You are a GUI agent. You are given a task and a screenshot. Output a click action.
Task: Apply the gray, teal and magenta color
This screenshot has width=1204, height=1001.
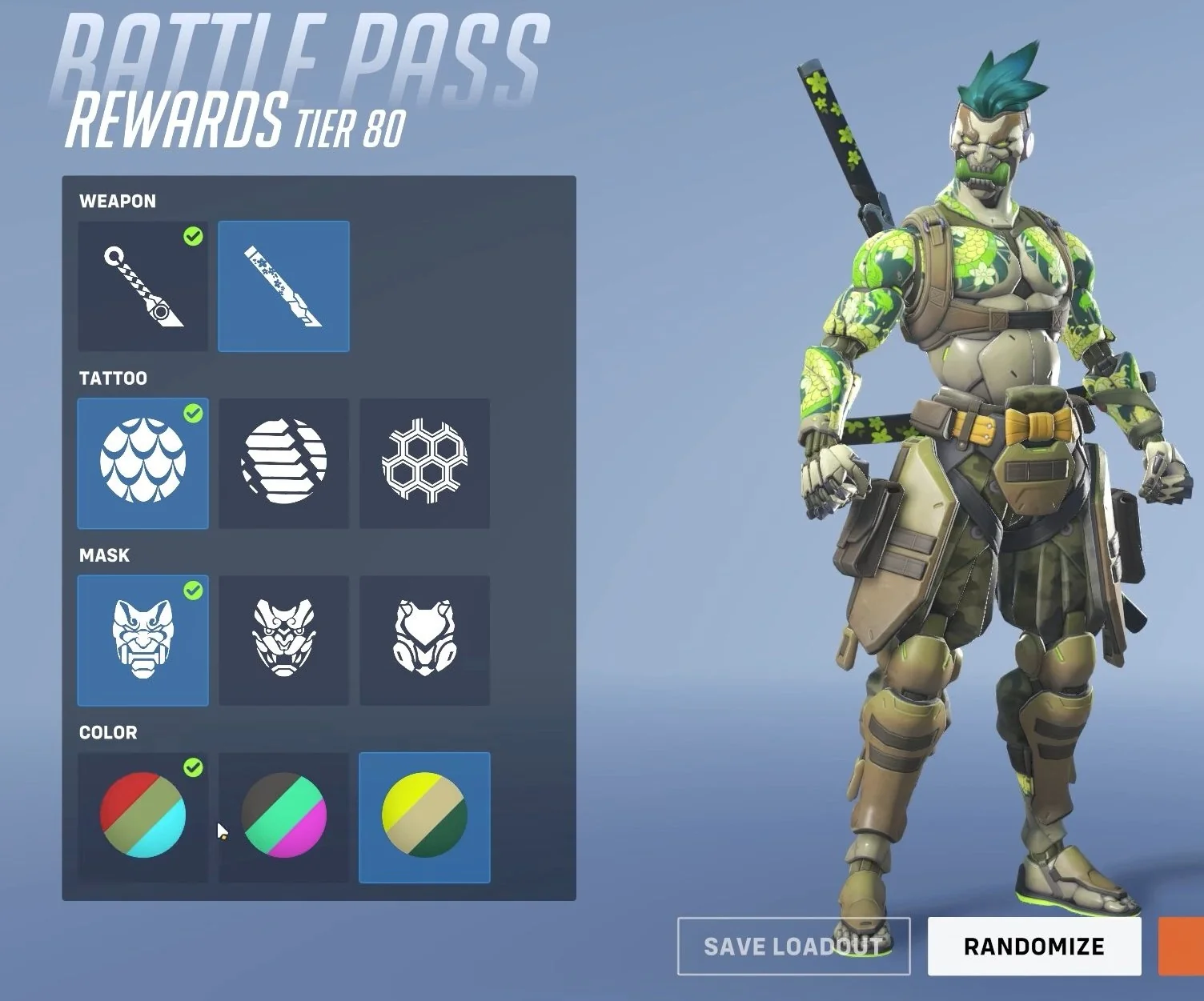283,817
